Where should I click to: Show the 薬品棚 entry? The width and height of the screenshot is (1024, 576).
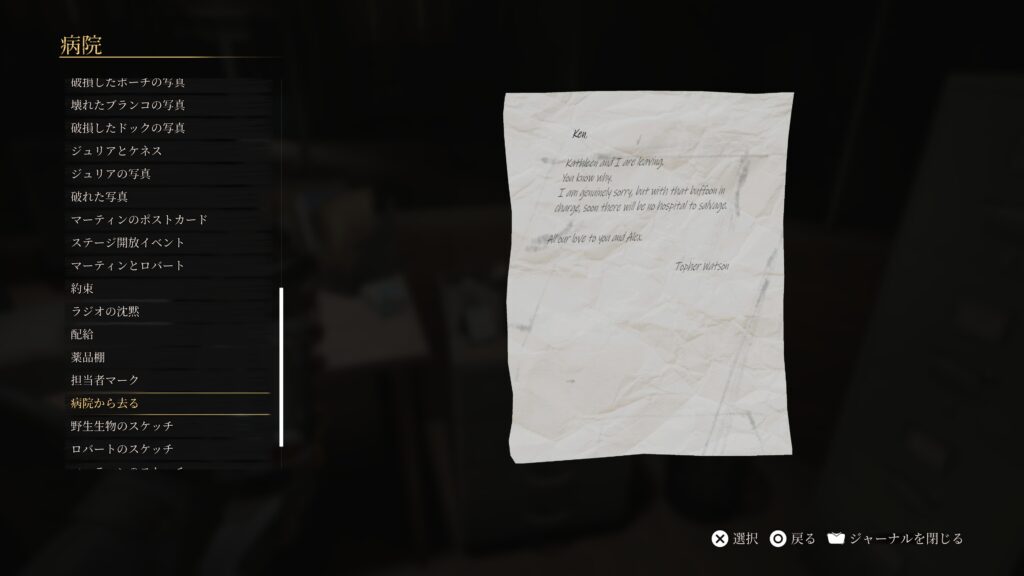[88, 358]
